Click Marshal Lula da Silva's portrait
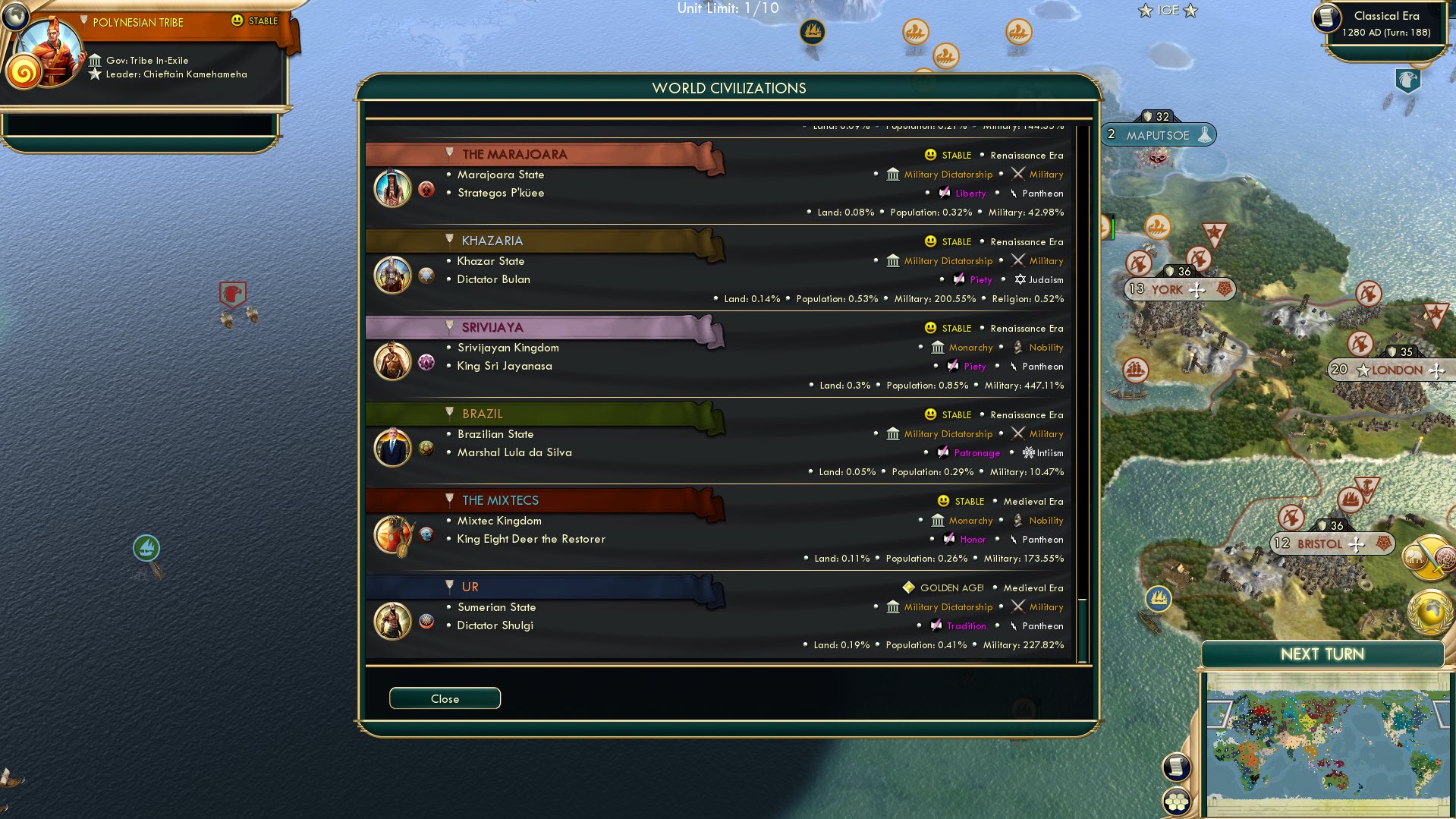 (x=392, y=448)
